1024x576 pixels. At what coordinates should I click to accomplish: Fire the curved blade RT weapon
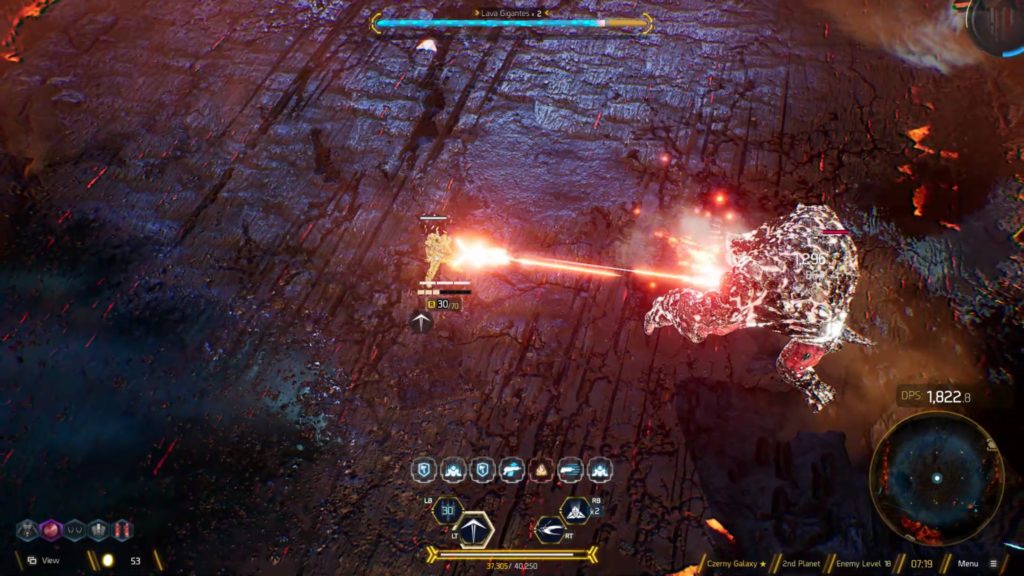click(x=549, y=529)
